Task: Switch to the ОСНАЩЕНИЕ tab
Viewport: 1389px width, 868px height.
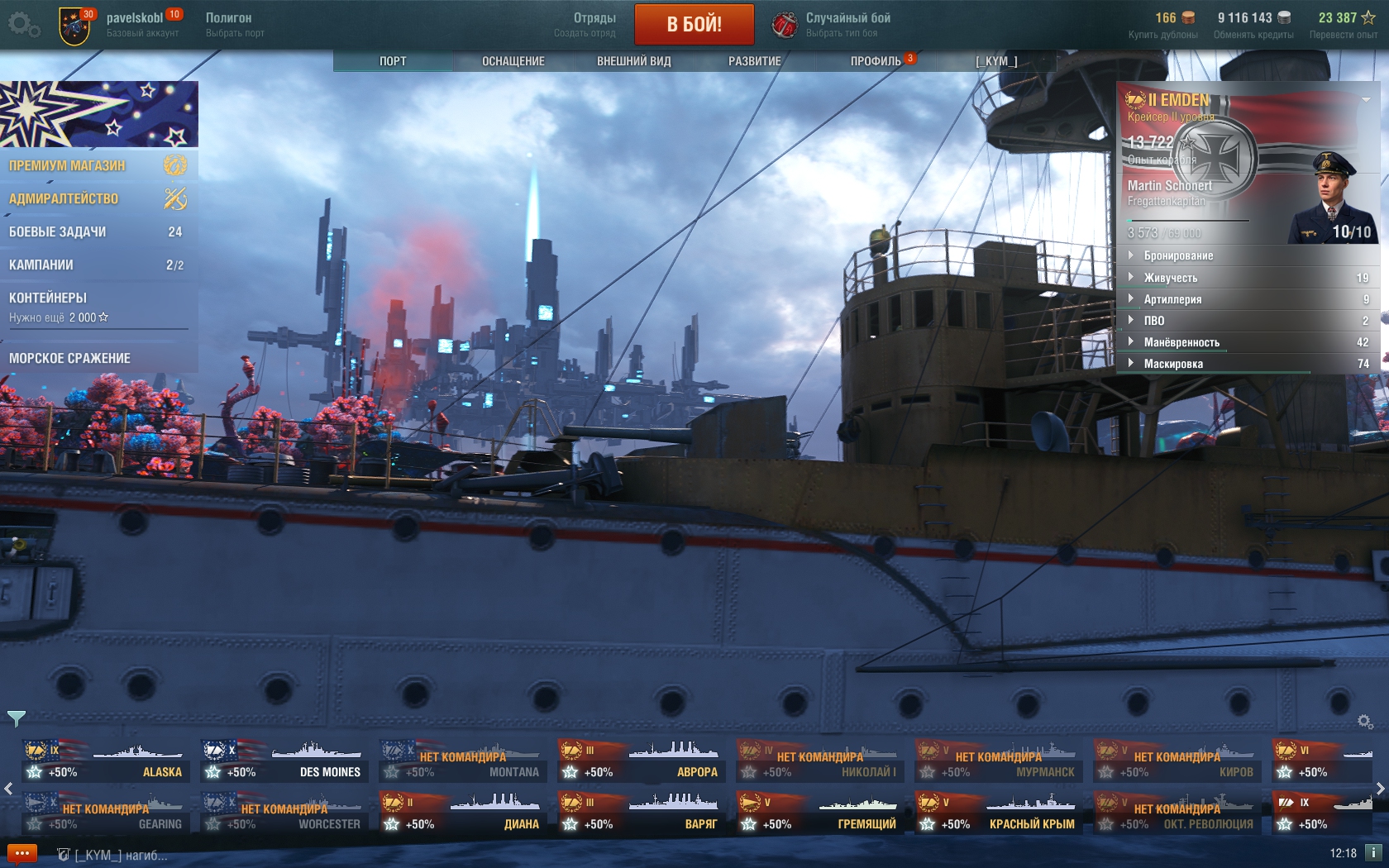Action: click(x=513, y=61)
